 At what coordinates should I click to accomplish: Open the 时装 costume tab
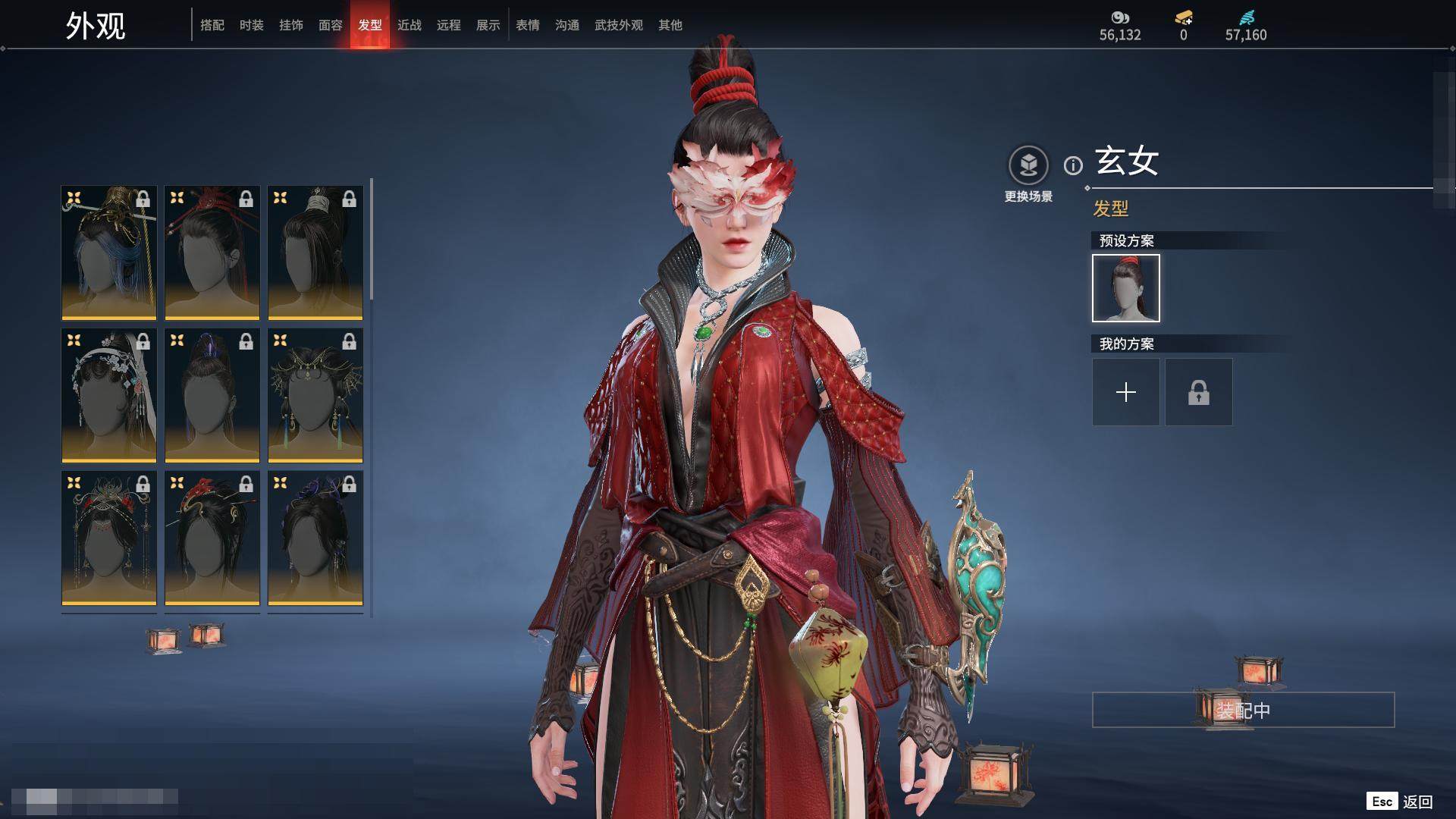click(252, 25)
